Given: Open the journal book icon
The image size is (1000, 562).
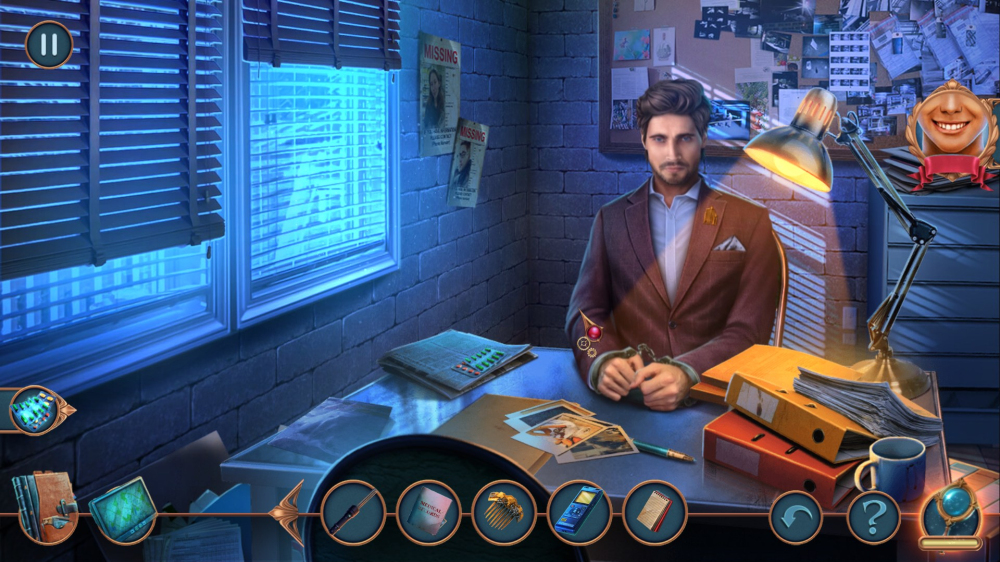Looking at the screenshot, I should pyautogui.click(x=45, y=506).
